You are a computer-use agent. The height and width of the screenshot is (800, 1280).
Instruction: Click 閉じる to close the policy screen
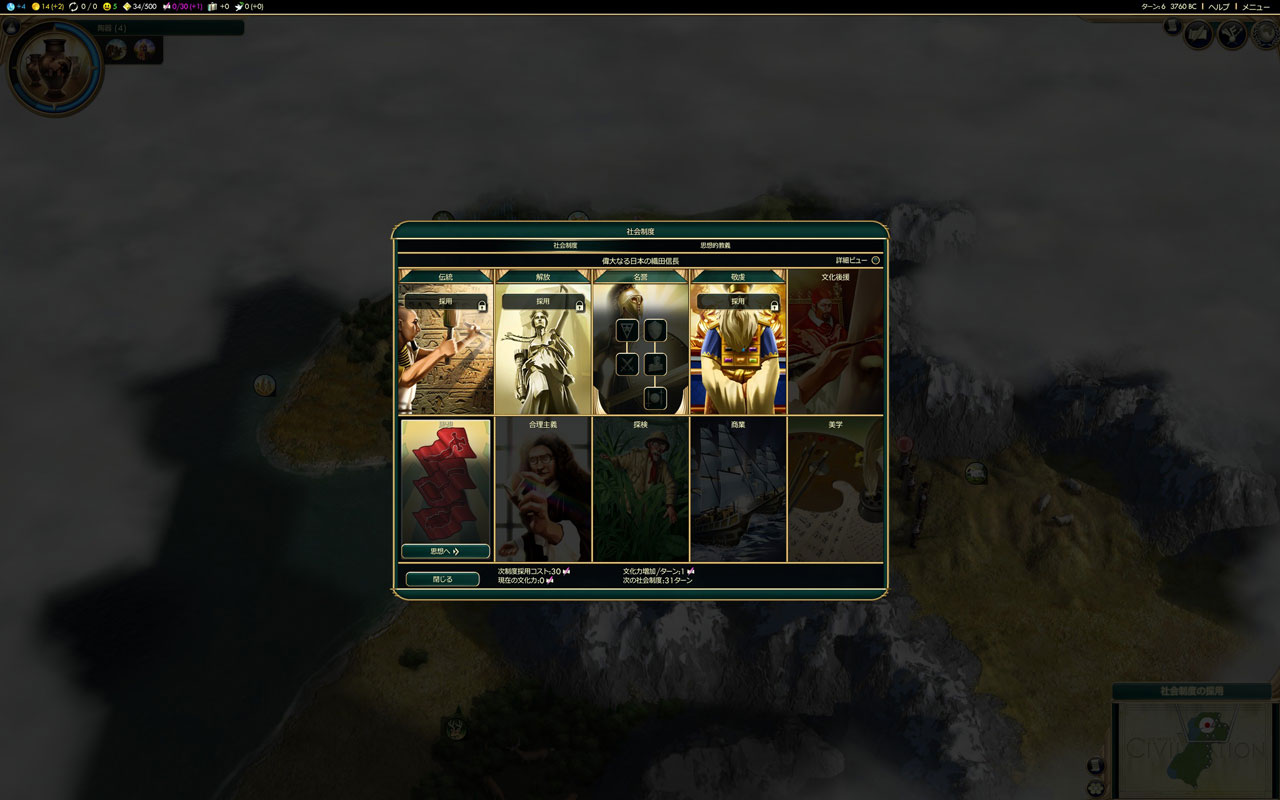click(x=441, y=578)
